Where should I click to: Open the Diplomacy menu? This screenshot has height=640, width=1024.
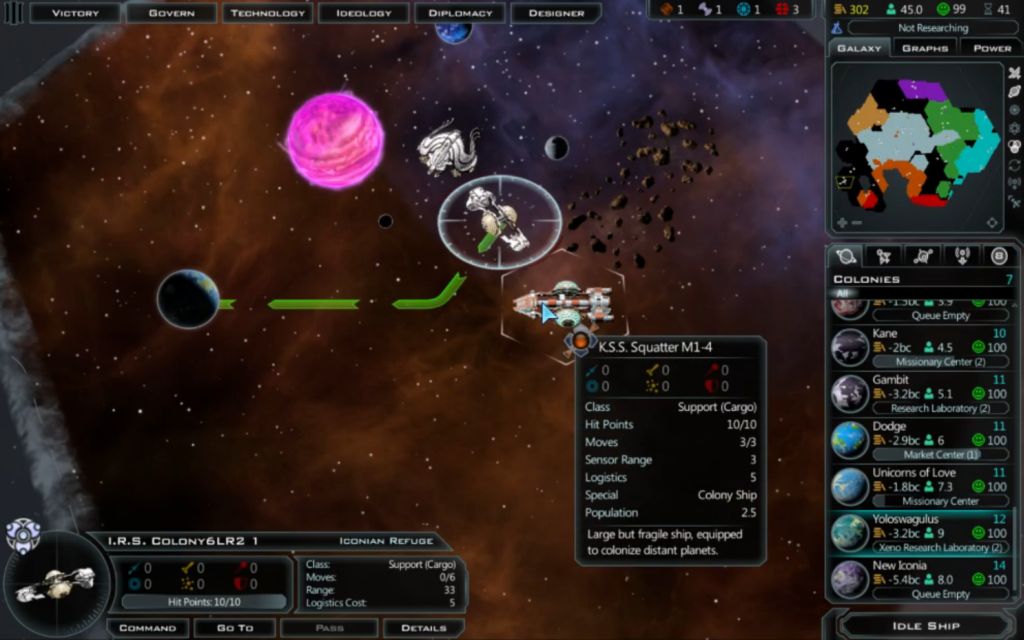coord(460,13)
